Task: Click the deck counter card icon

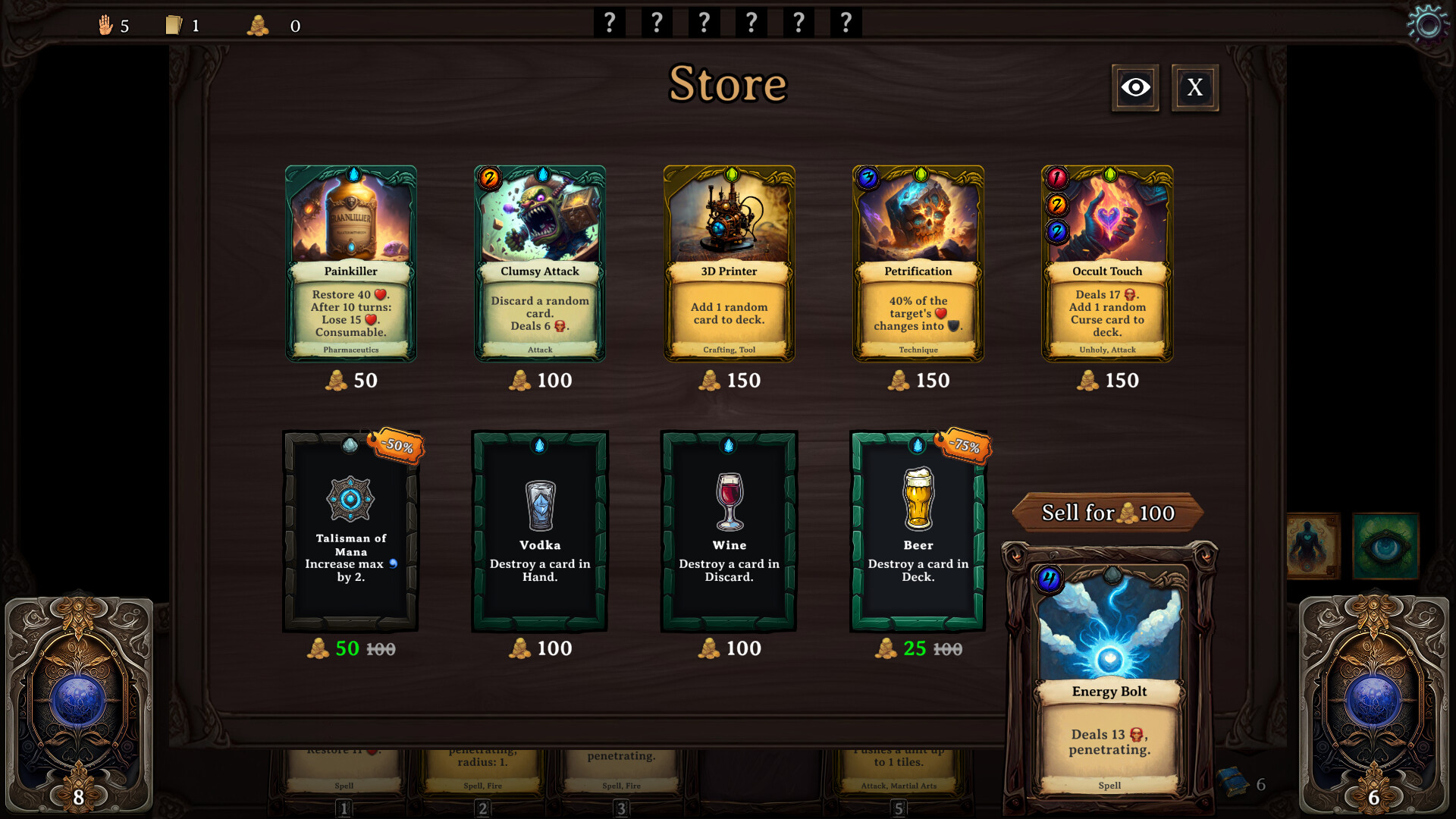Action: tap(174, 24)
